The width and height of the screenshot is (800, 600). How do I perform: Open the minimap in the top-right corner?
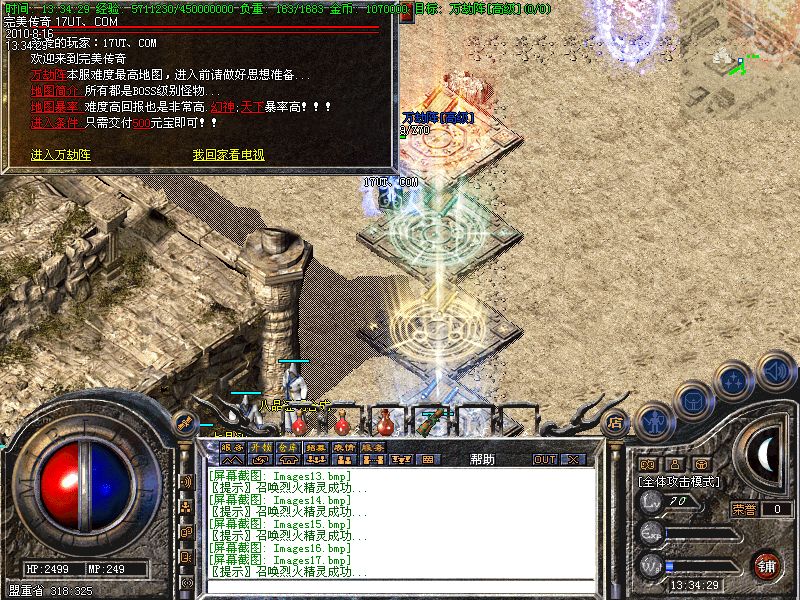tap(742, 60)
